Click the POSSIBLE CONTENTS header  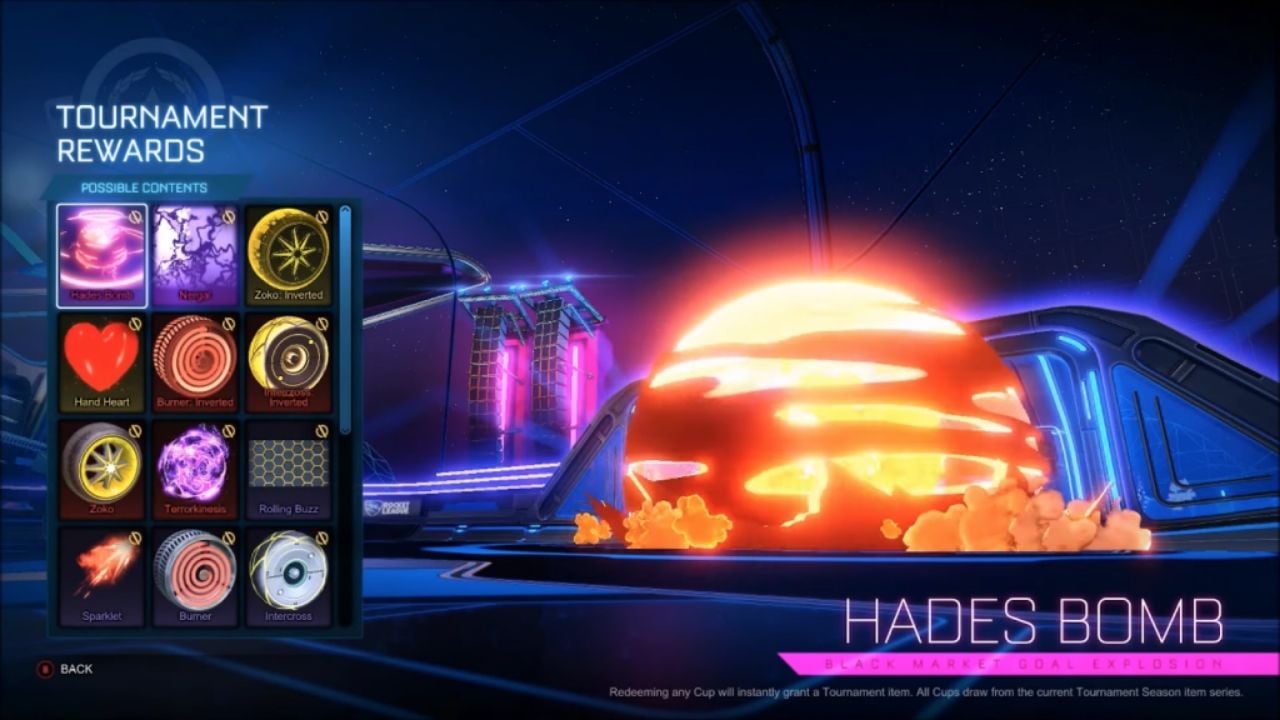144,186
